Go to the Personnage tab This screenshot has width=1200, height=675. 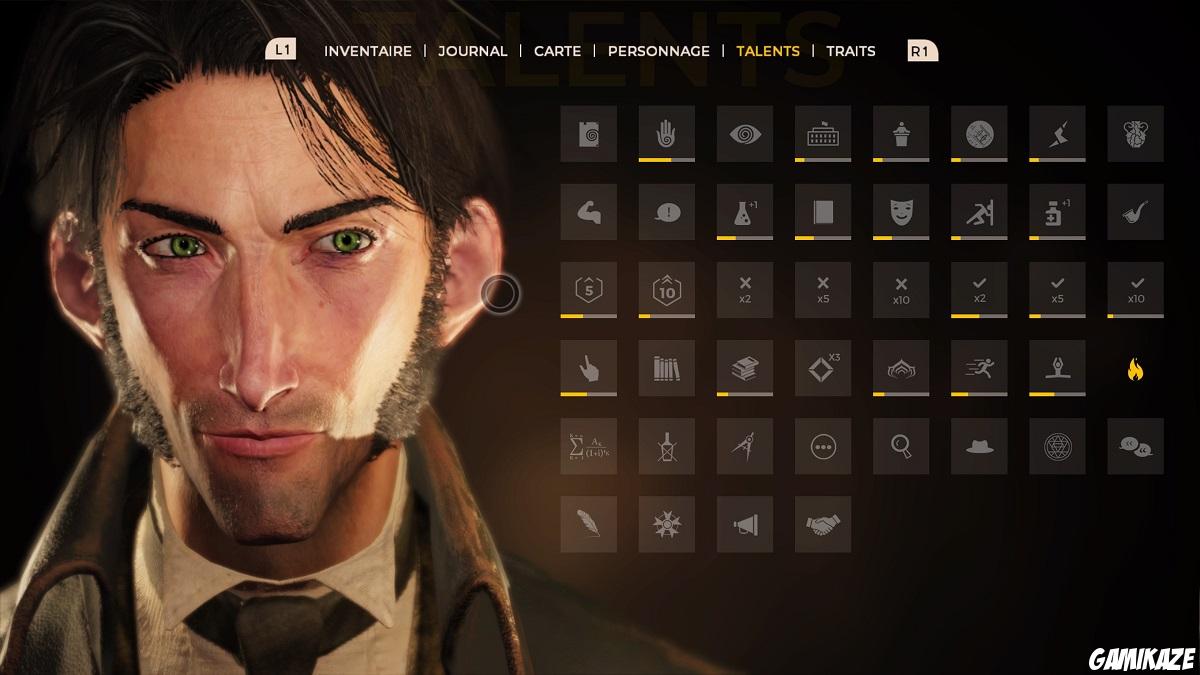pyautogui.click(x=659, y=51)
